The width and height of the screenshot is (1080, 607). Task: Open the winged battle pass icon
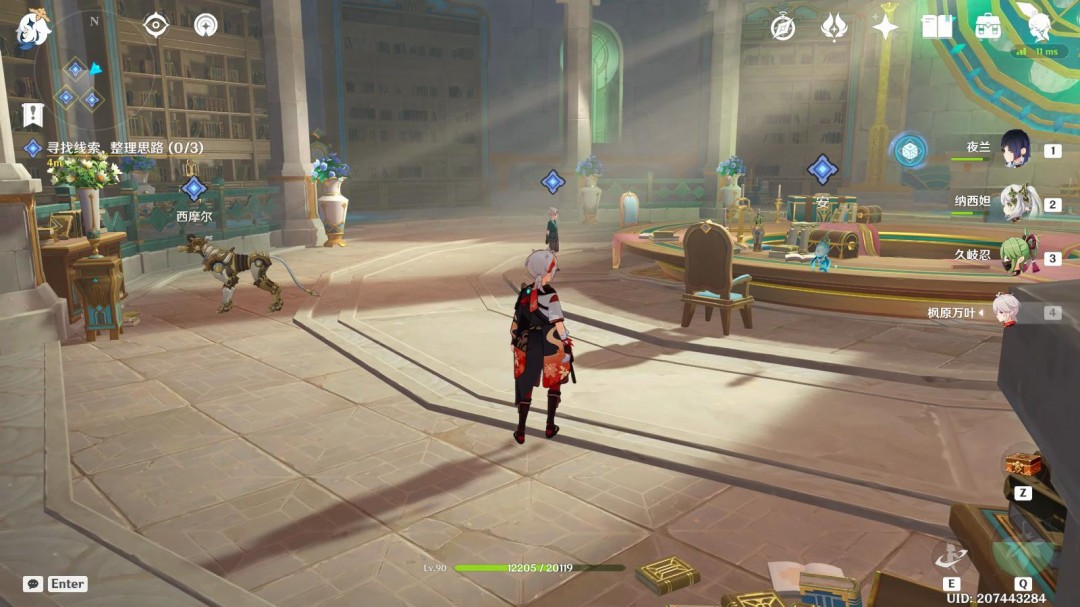(x=834, y=27)
